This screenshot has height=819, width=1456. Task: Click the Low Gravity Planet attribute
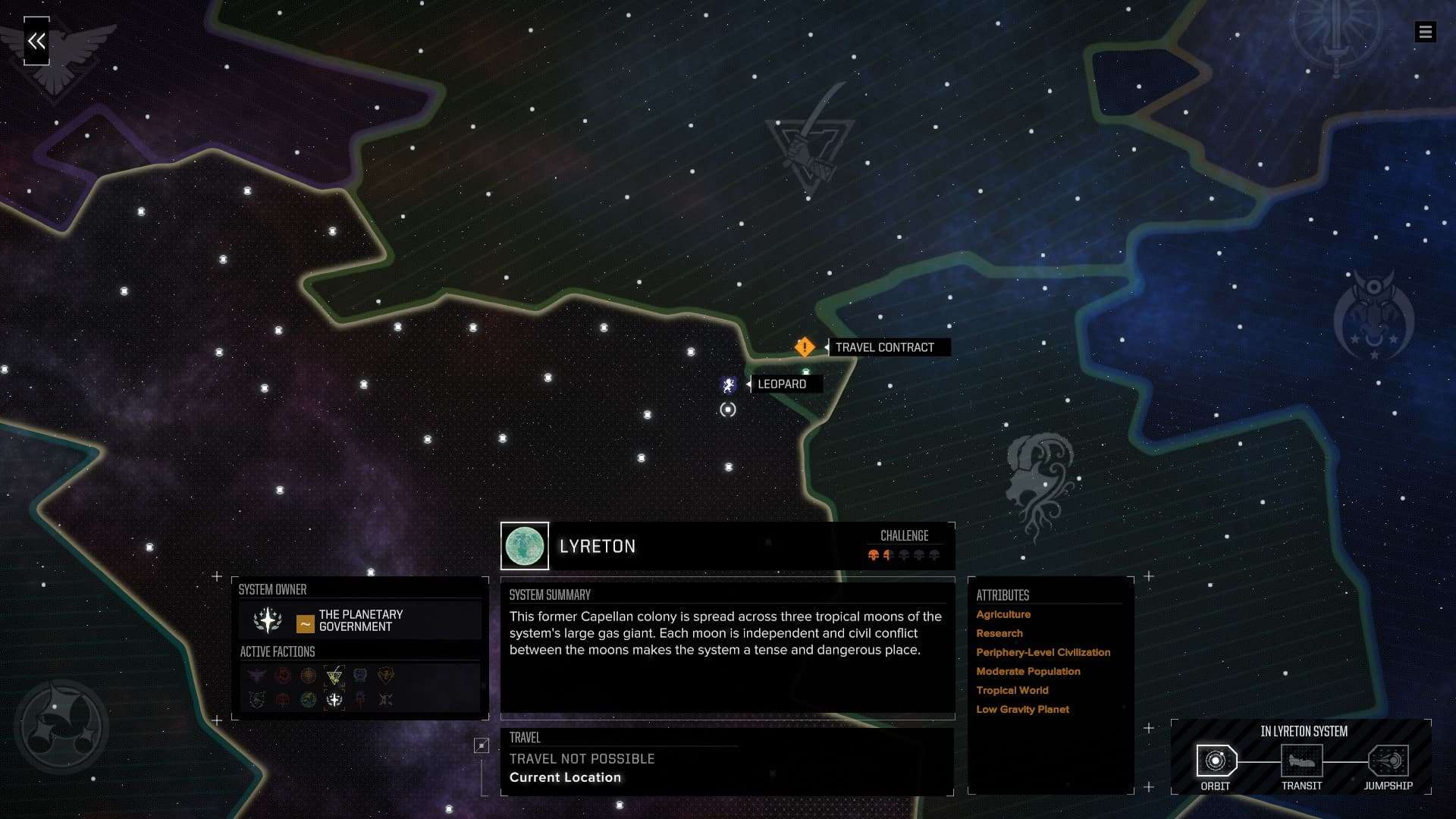click(1022, 709)
